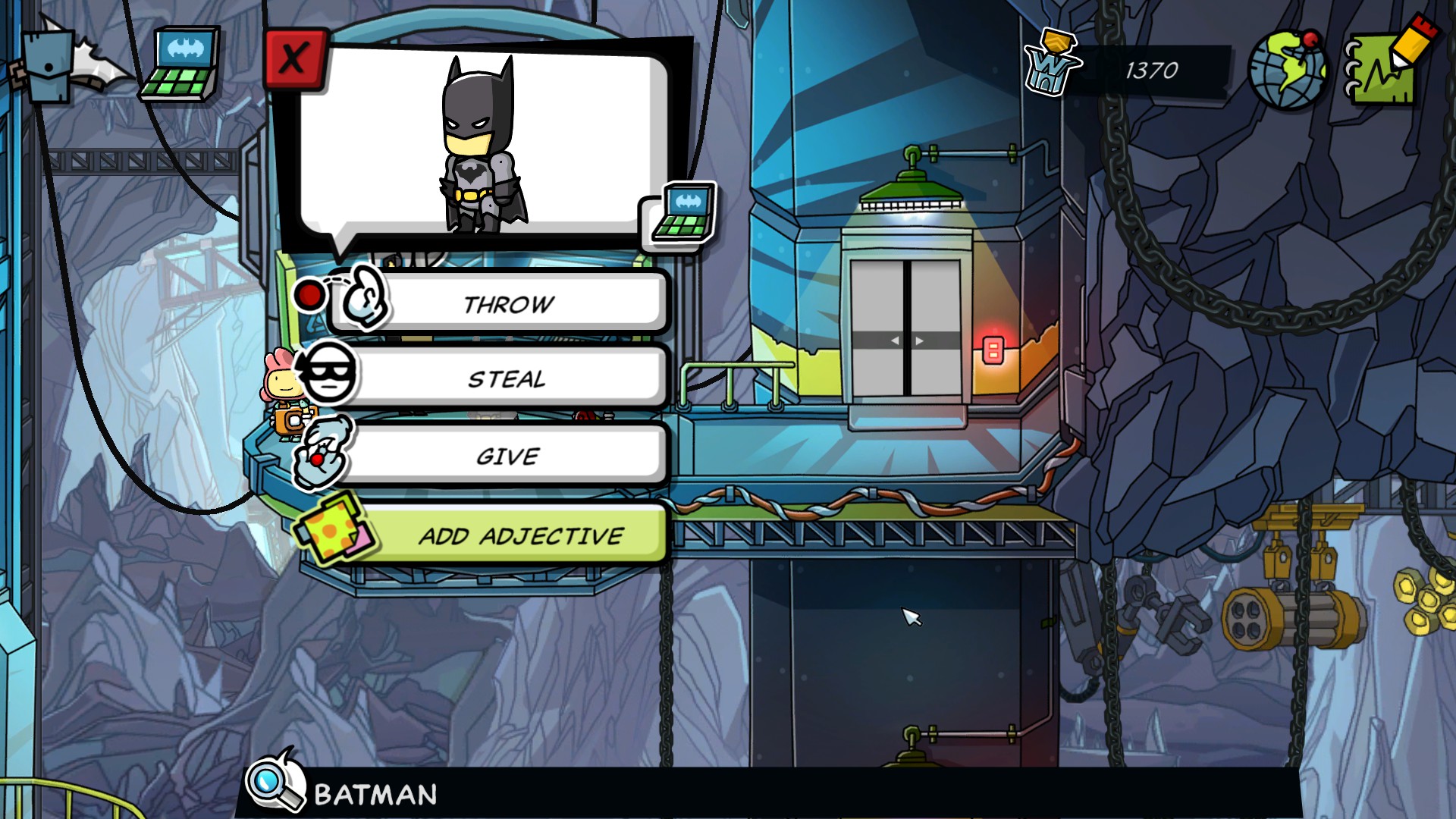This screenshot has height=819, width=1456.
Task: Pick the Give action
Action: tap(507, 456)
